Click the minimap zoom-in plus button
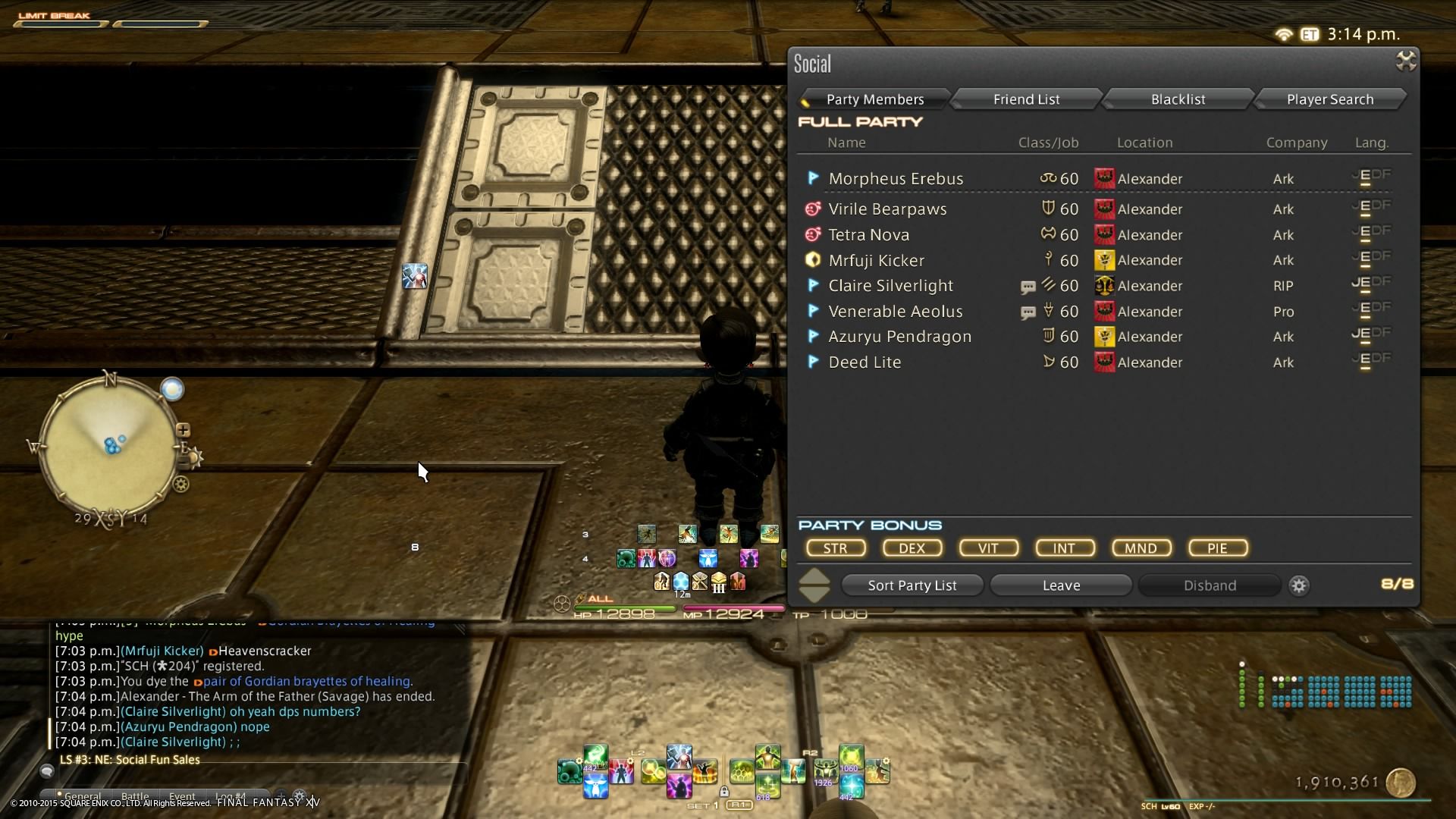This screenshot has width=1456, height=819. tap(183, 430)
